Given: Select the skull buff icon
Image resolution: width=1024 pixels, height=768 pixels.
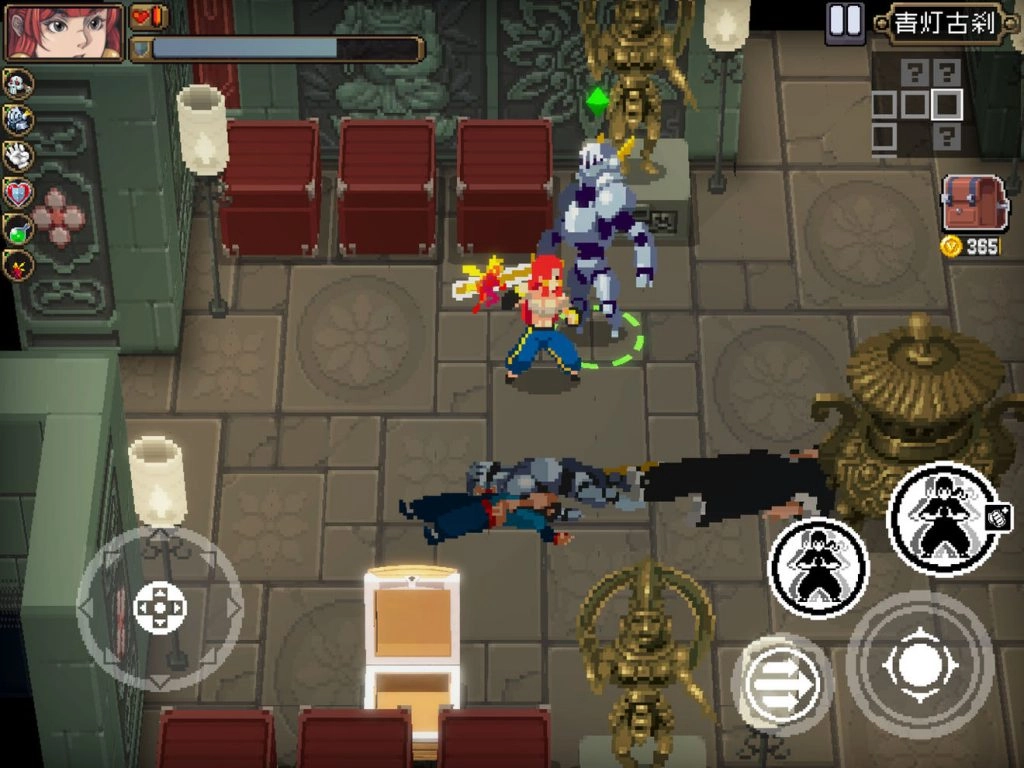Looking at the screenshot, I should tap(18, 84).
